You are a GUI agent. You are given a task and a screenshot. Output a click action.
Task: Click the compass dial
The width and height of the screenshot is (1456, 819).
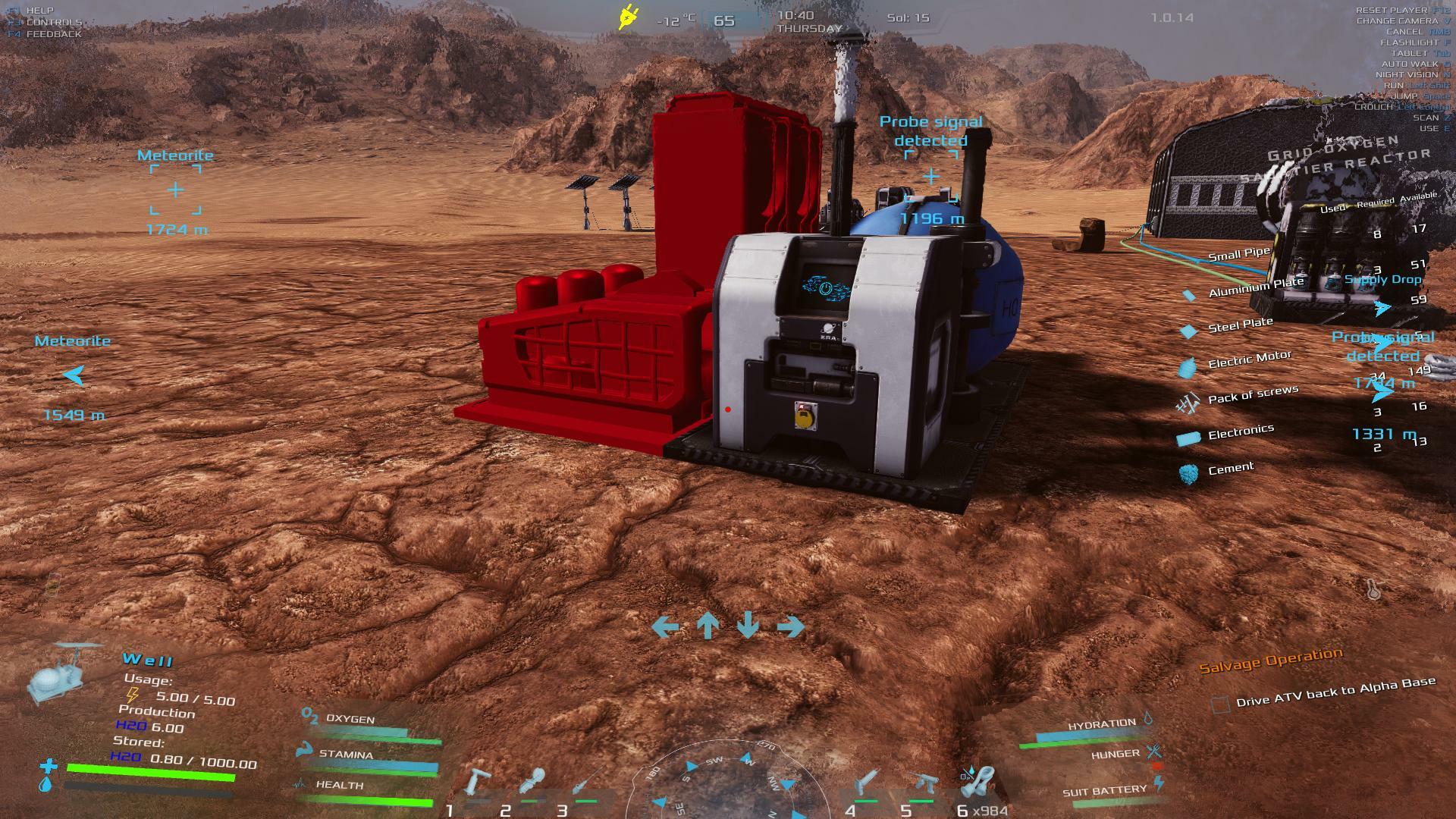coord(726,781)
